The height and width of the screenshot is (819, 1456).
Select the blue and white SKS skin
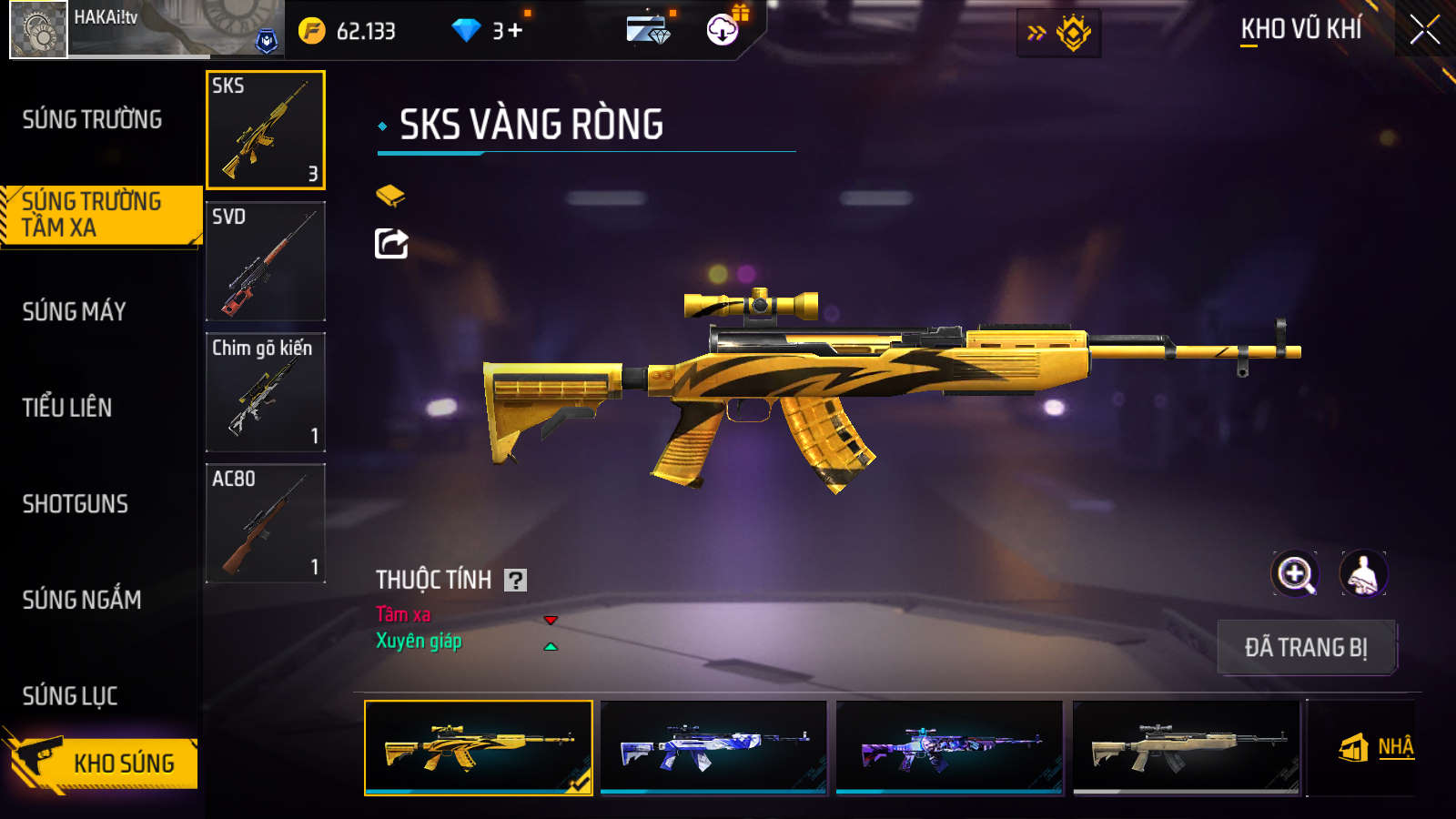(713, 747)
